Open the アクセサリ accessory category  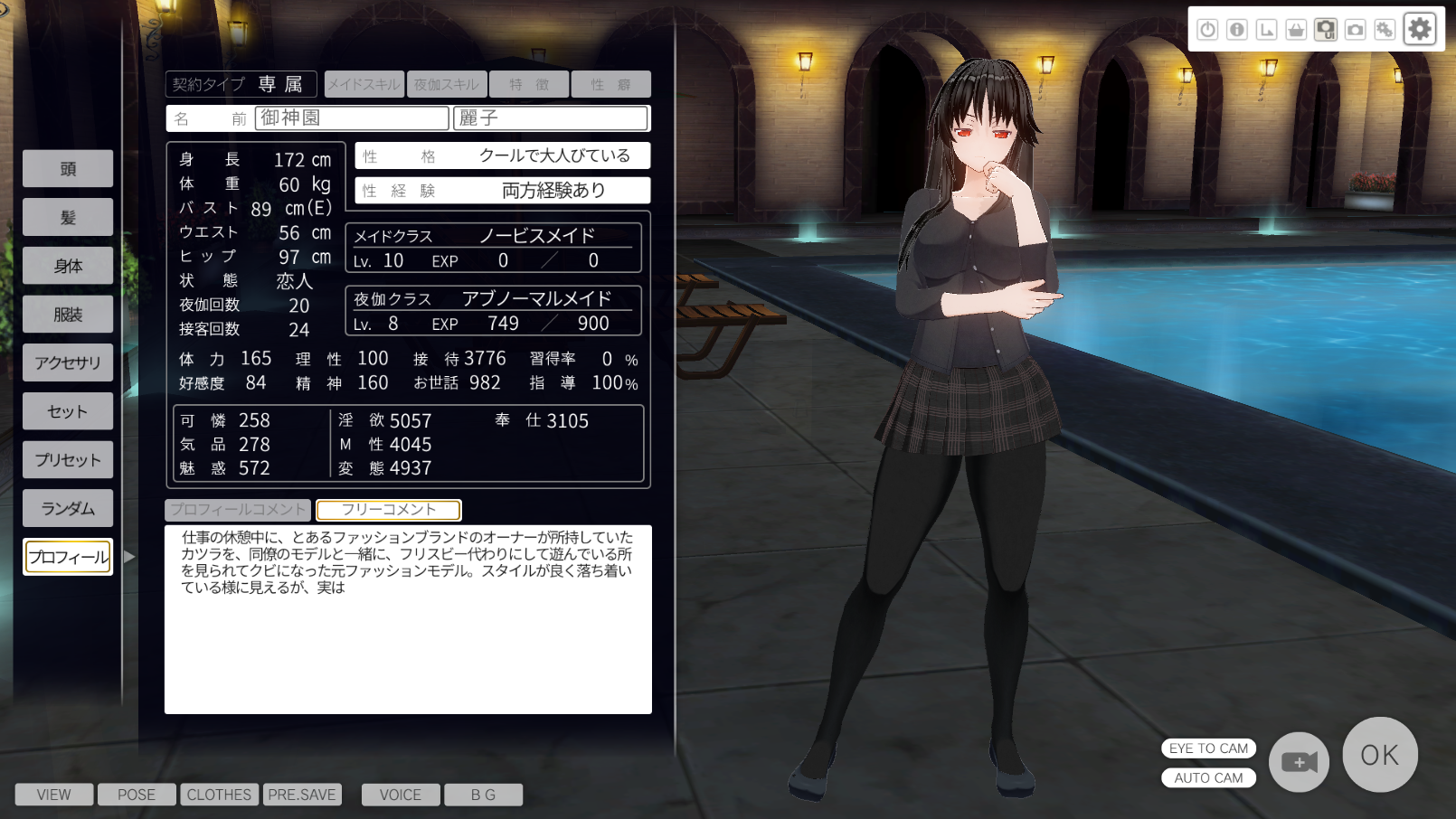click(68, 362)
